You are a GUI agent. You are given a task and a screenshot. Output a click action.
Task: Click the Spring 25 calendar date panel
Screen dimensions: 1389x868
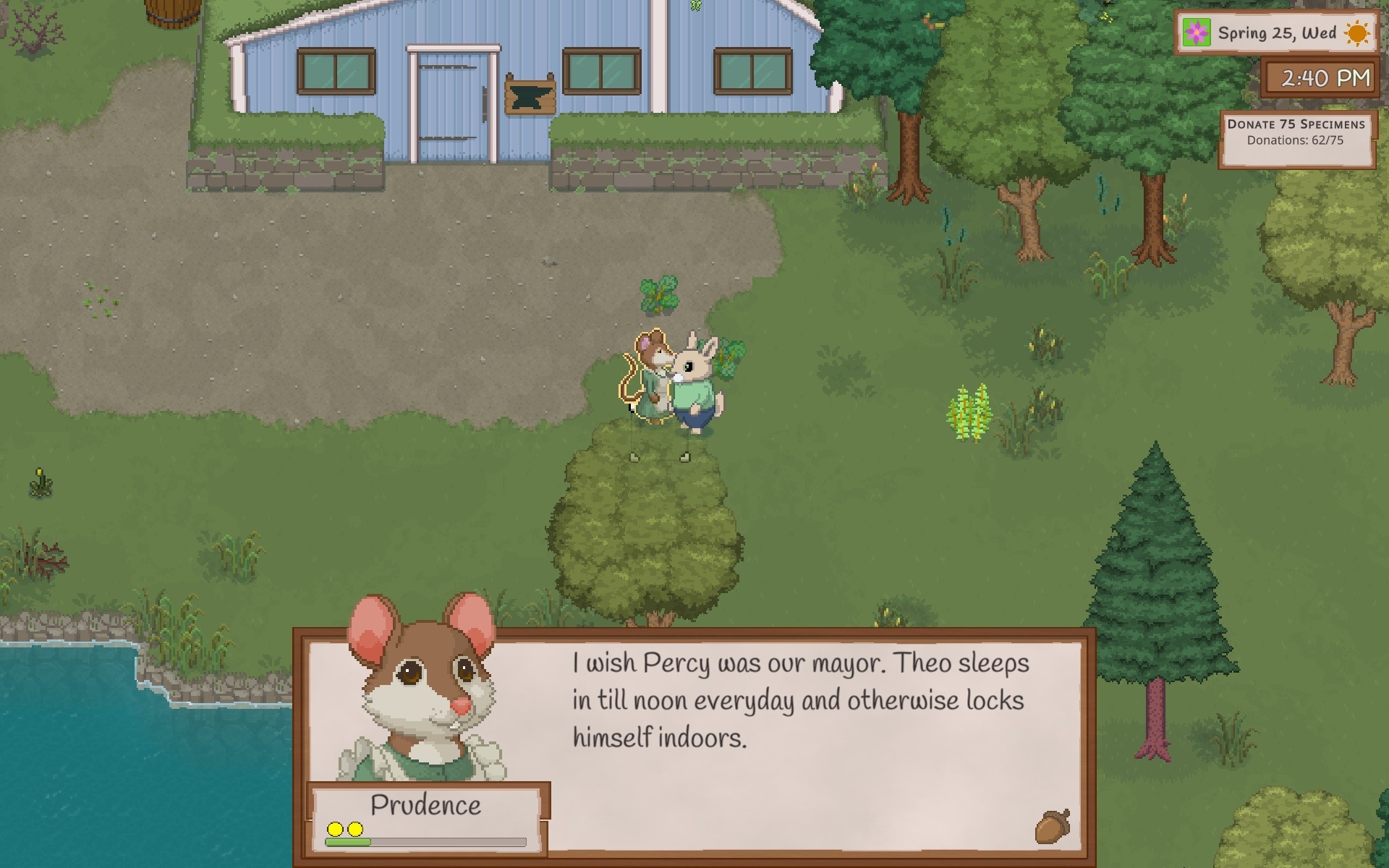pyautogui.click(x=1276, y=33)
